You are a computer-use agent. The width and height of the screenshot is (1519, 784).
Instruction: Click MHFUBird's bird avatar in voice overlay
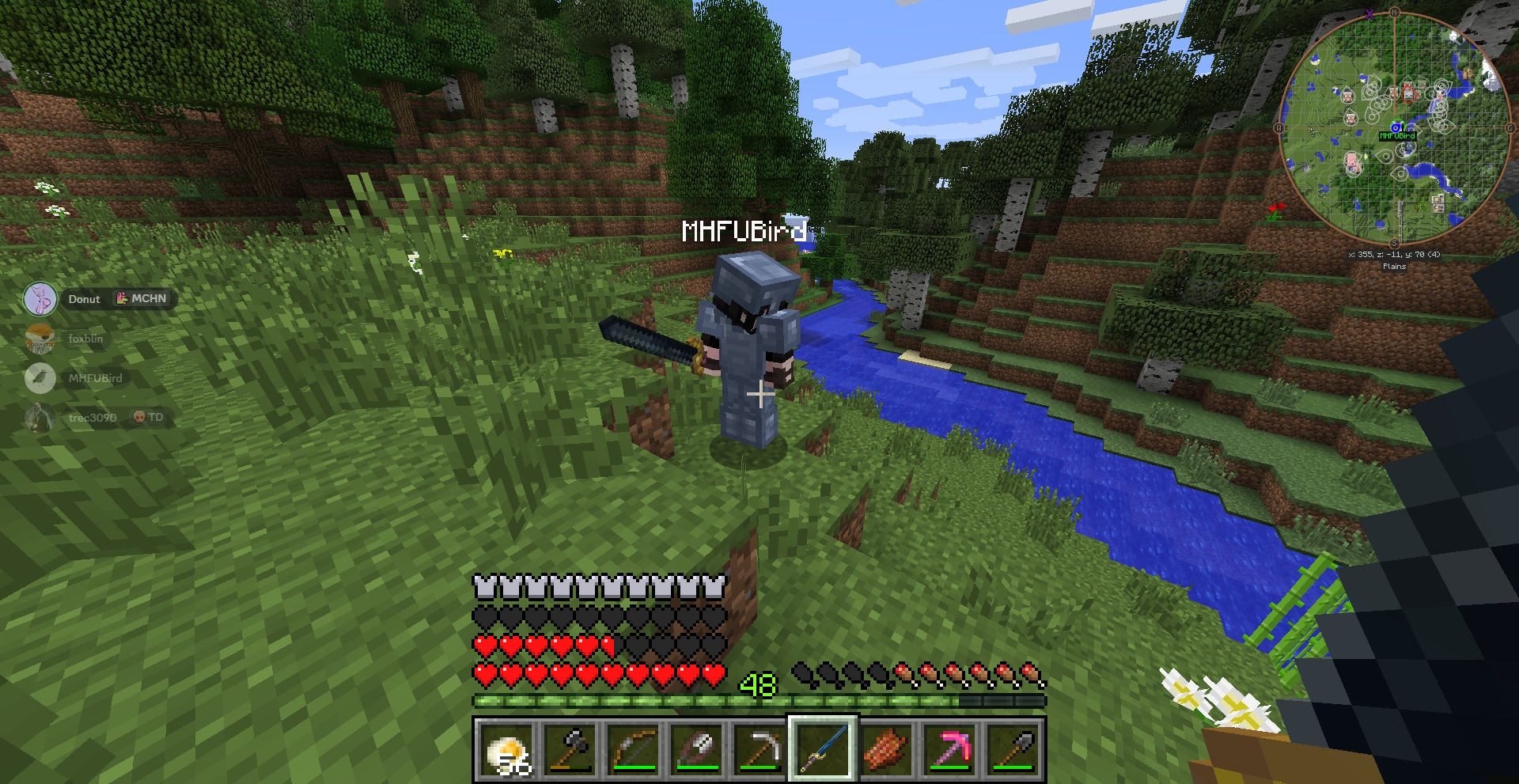click(x=40, y=378)
